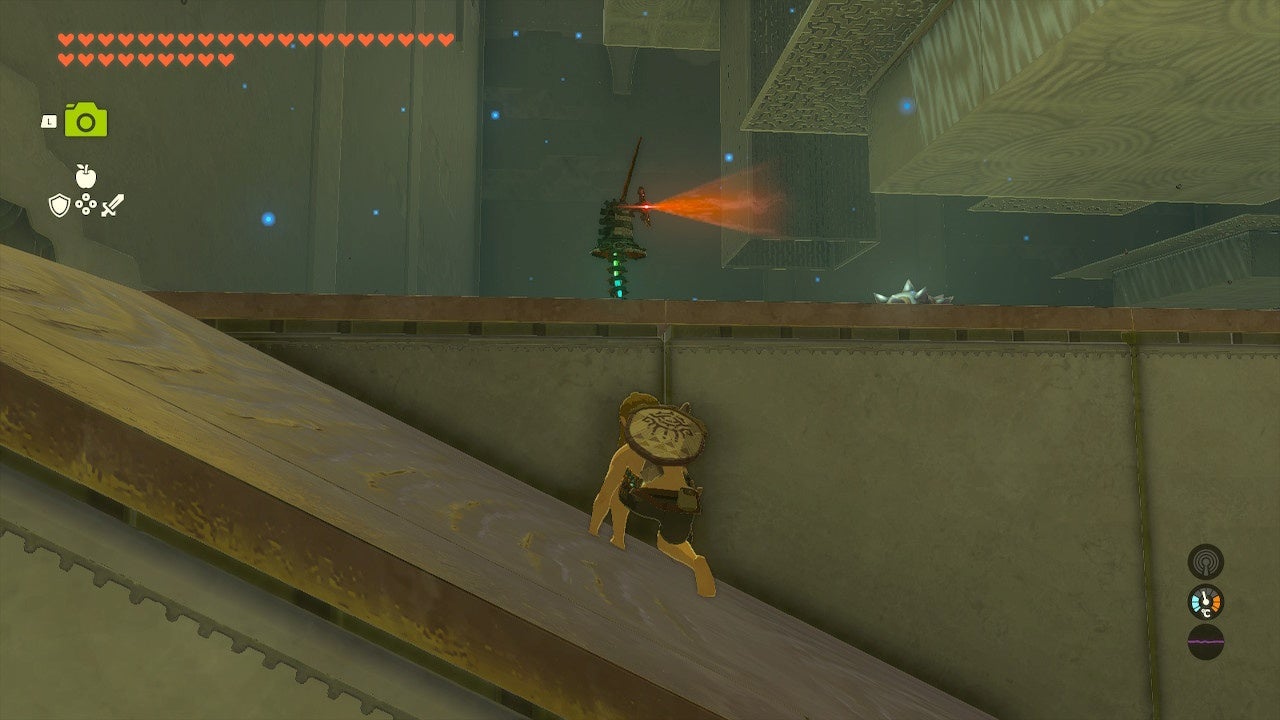Viewport: 1280px width, 720px height.
Task: Click the thermometer needle icon
Action: 1206,595
